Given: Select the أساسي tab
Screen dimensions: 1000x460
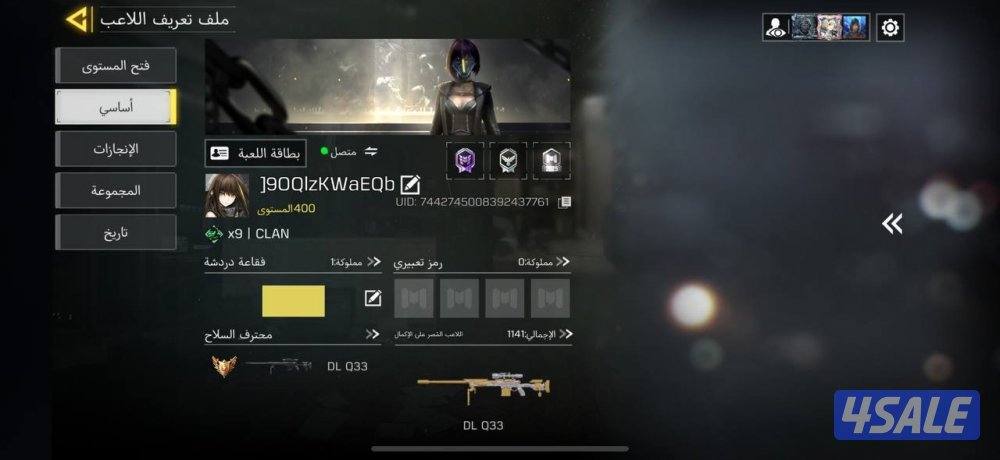Looking at the screenshot, I should (x=116, y=107).
